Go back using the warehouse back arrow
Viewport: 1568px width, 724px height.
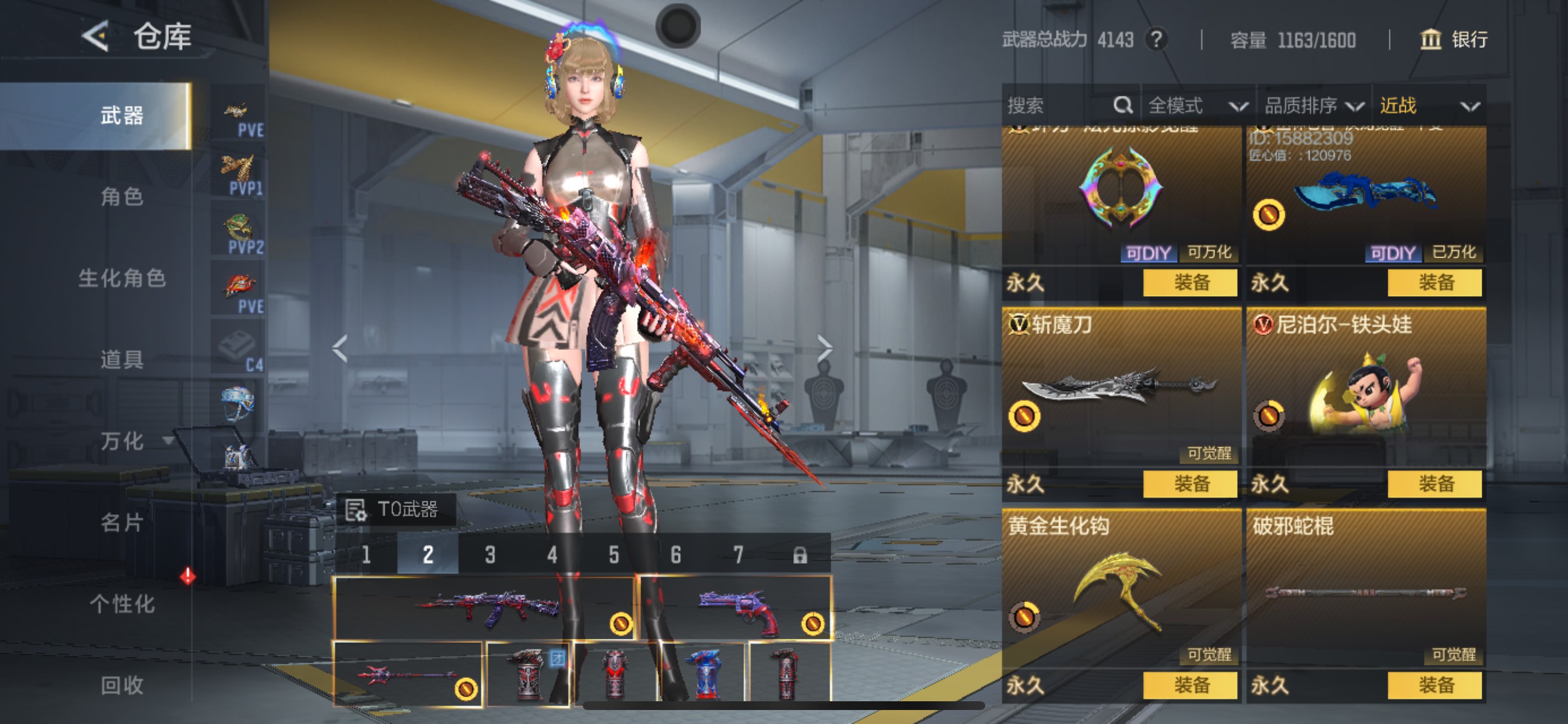coord(96,37)
